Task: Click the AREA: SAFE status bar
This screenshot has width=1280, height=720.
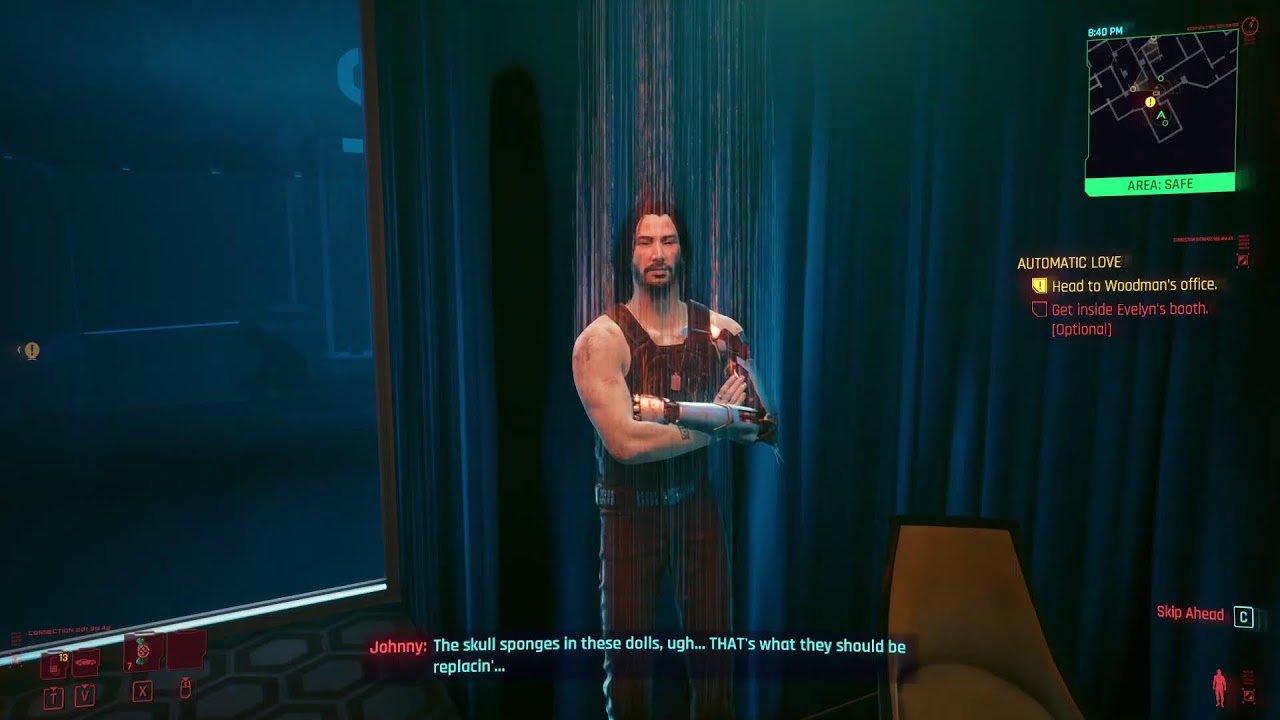Action: 1160,184
